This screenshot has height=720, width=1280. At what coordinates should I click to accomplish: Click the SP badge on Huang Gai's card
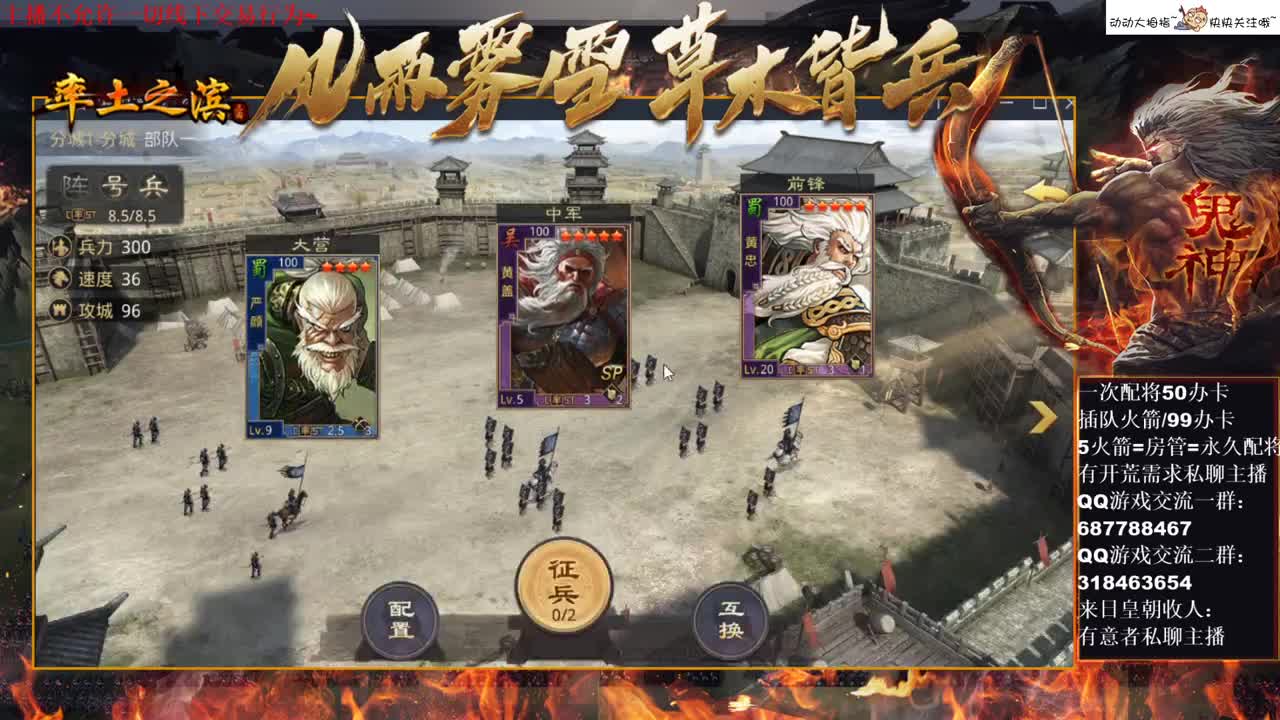coord(613,373)
